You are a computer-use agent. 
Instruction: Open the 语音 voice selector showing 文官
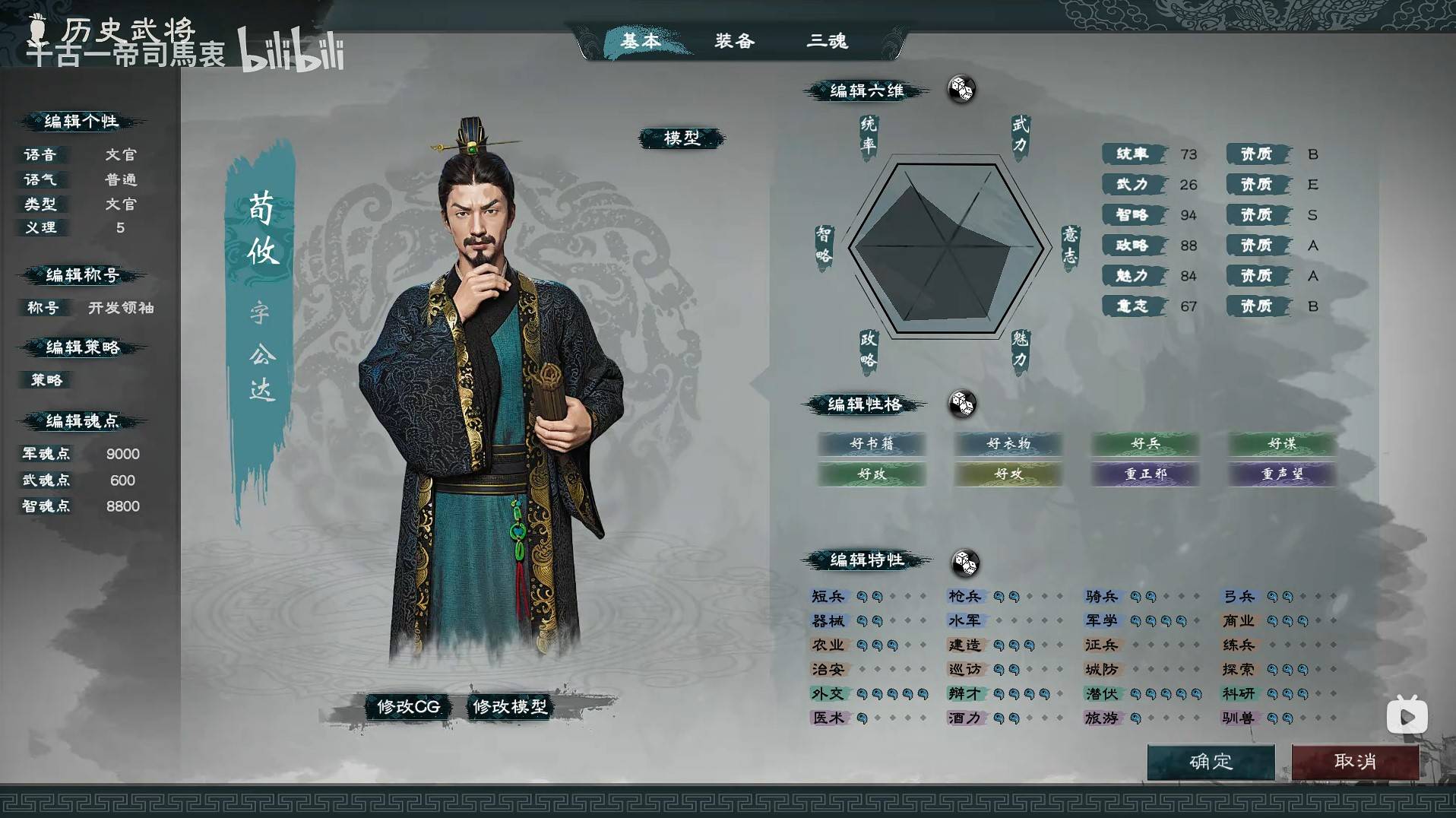click(118, 154)
